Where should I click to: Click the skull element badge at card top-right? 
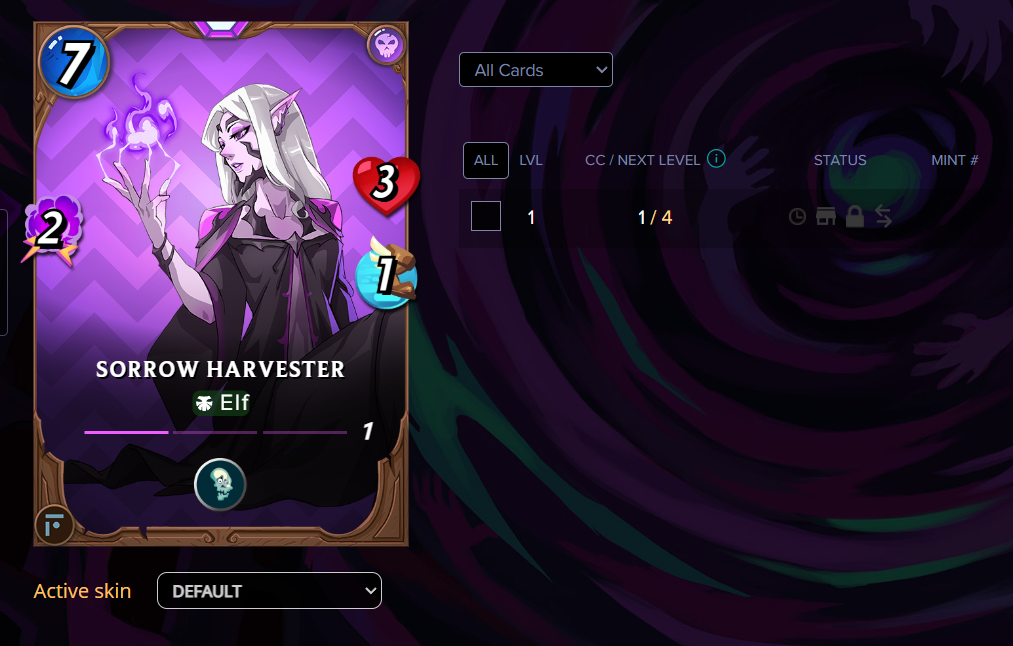click(385, 45)
